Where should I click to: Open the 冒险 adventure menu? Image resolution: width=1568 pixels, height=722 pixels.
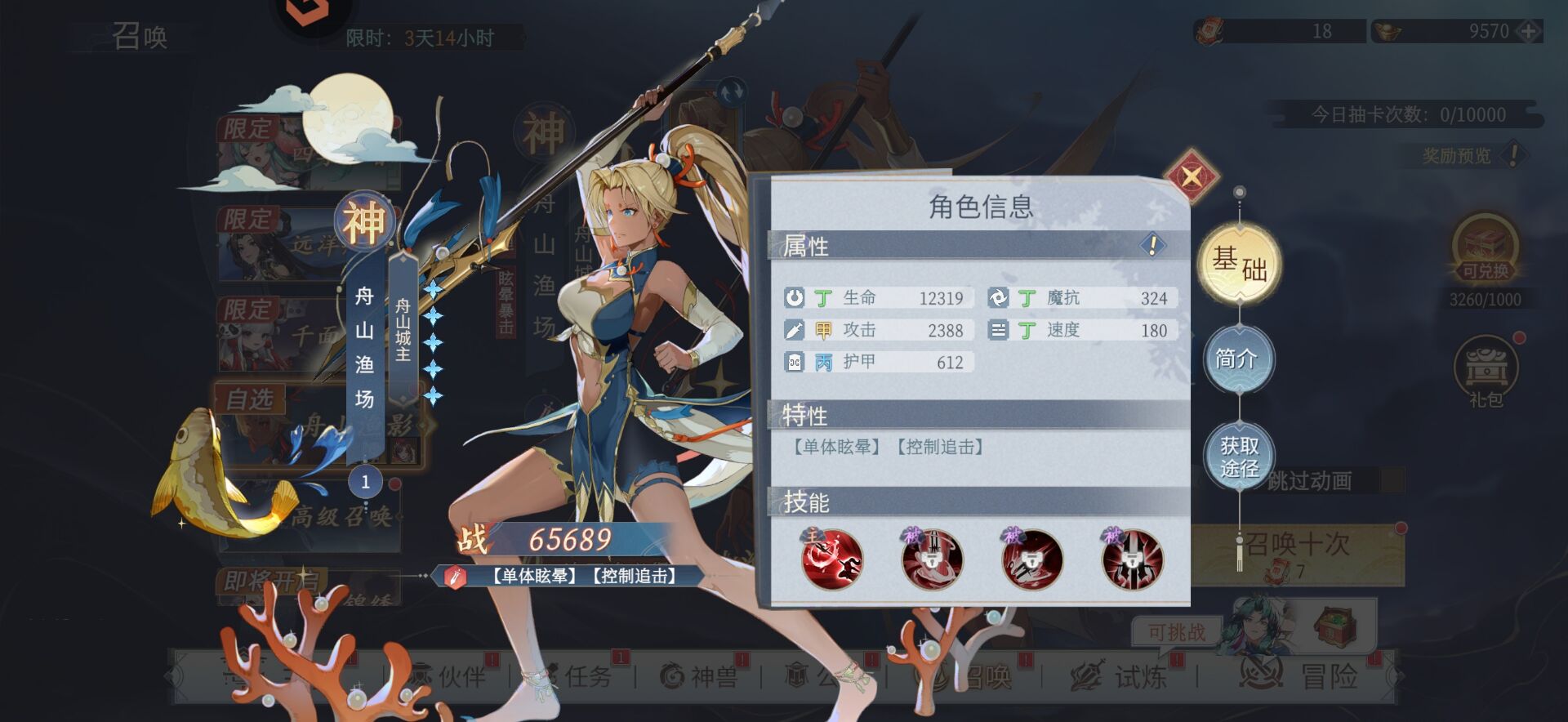click(1300, 675)
